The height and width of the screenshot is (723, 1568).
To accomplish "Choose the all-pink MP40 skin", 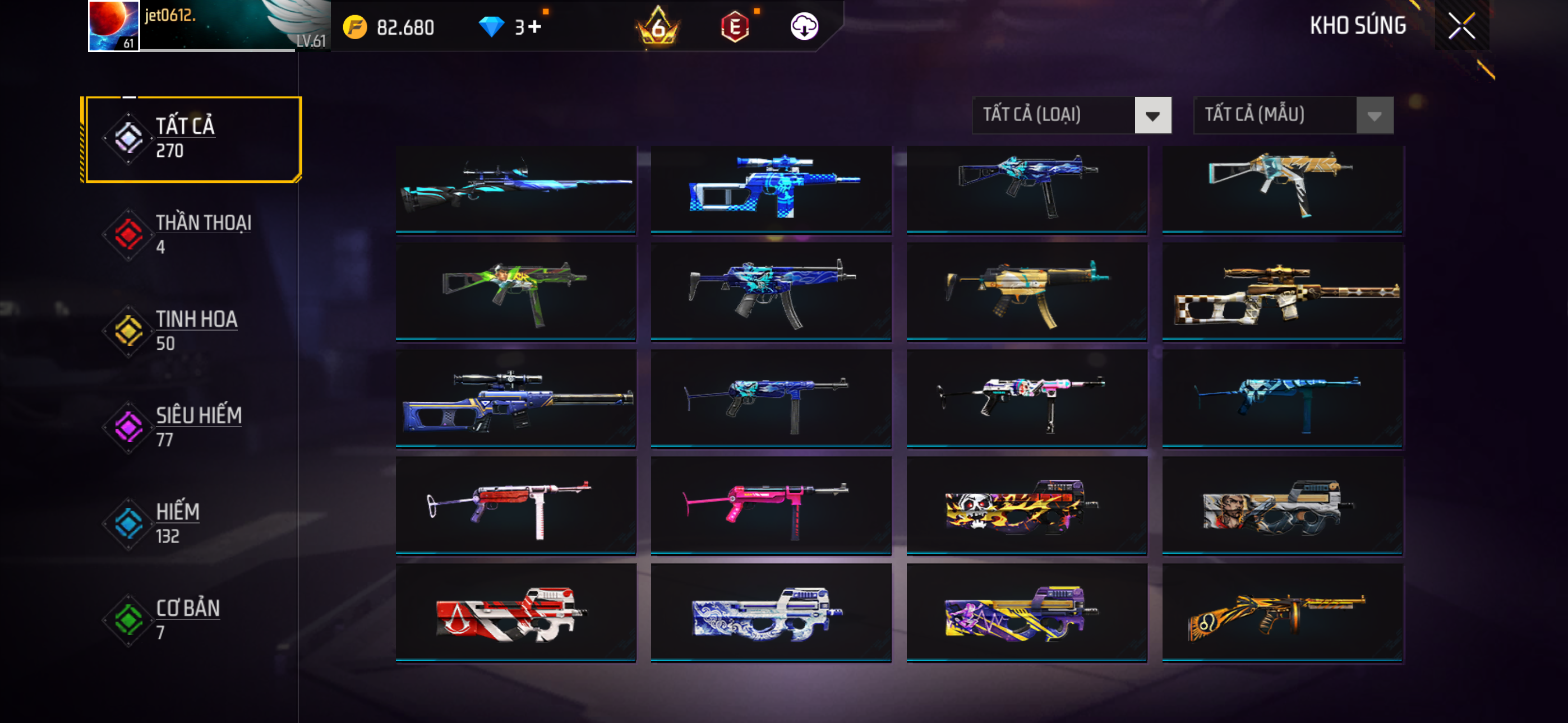I will (x=771, y=505).
